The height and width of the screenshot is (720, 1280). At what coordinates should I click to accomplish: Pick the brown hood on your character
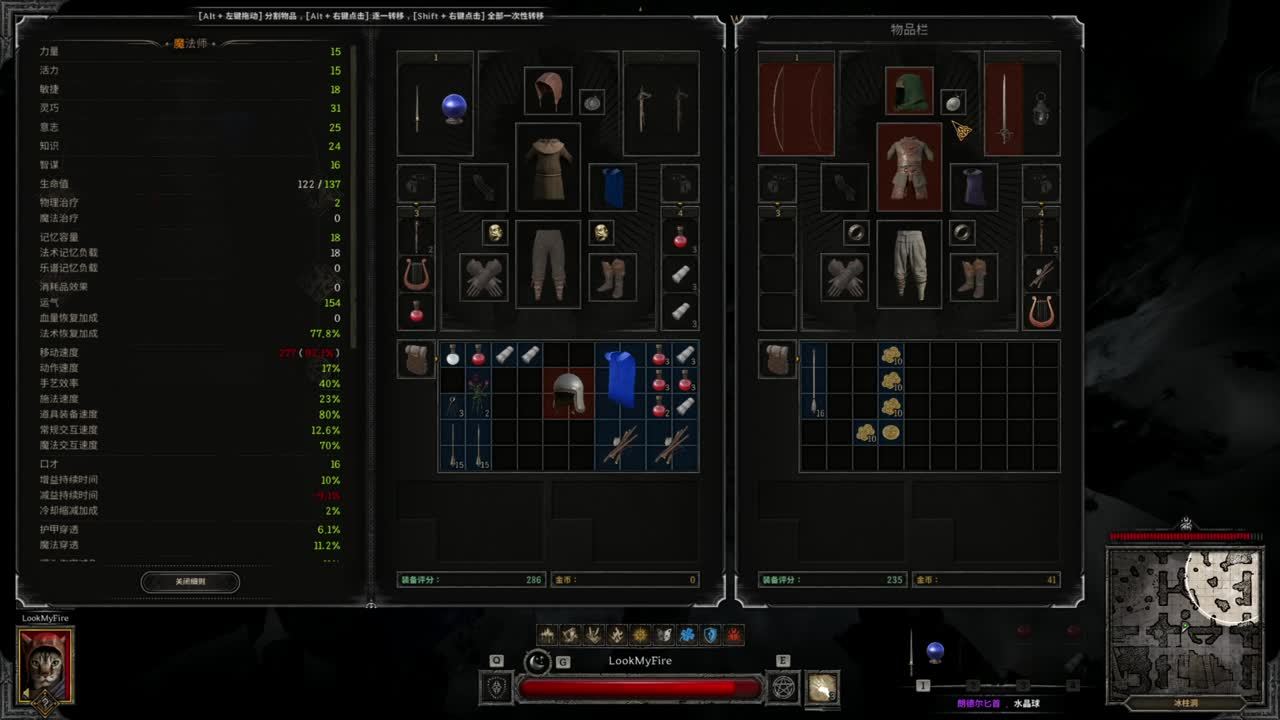click(x=547, y=92)
